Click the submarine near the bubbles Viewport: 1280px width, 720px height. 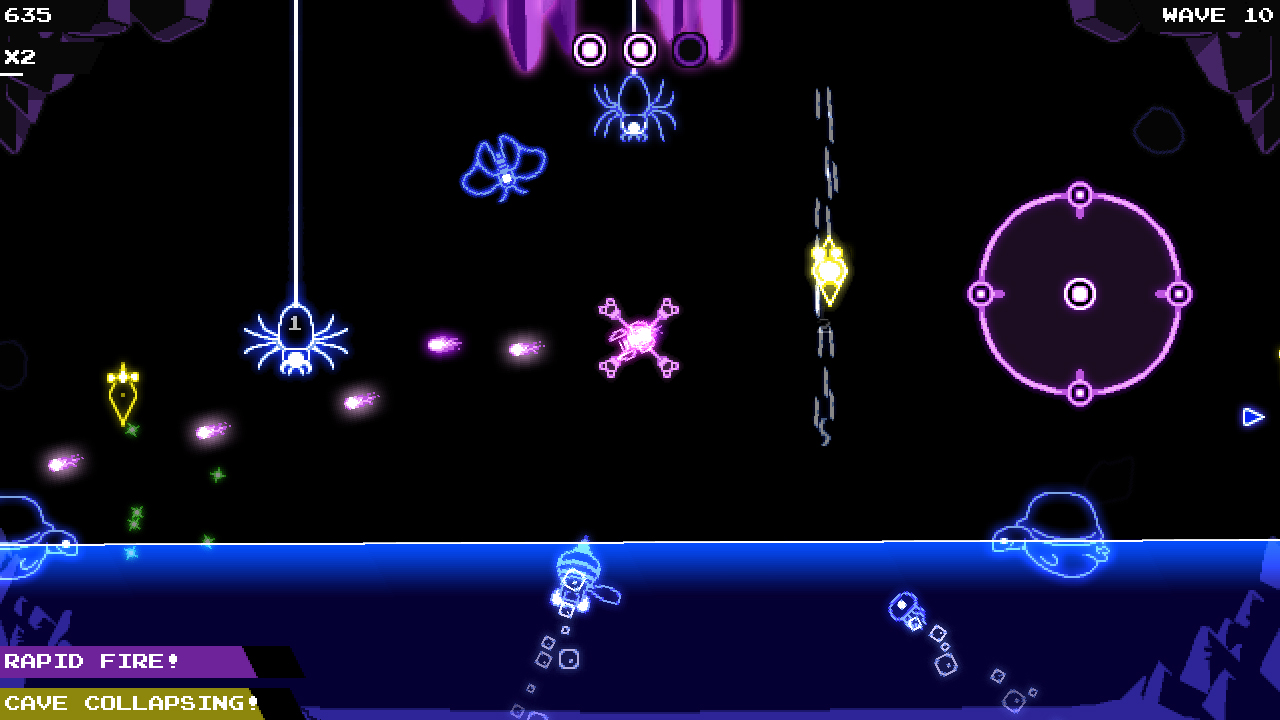pyautogui.click(x=908, y=608)
